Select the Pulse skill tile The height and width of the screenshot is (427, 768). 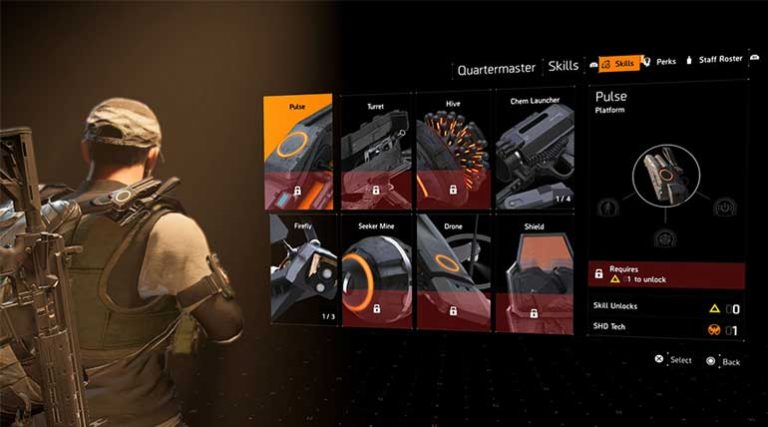(298, 152)
